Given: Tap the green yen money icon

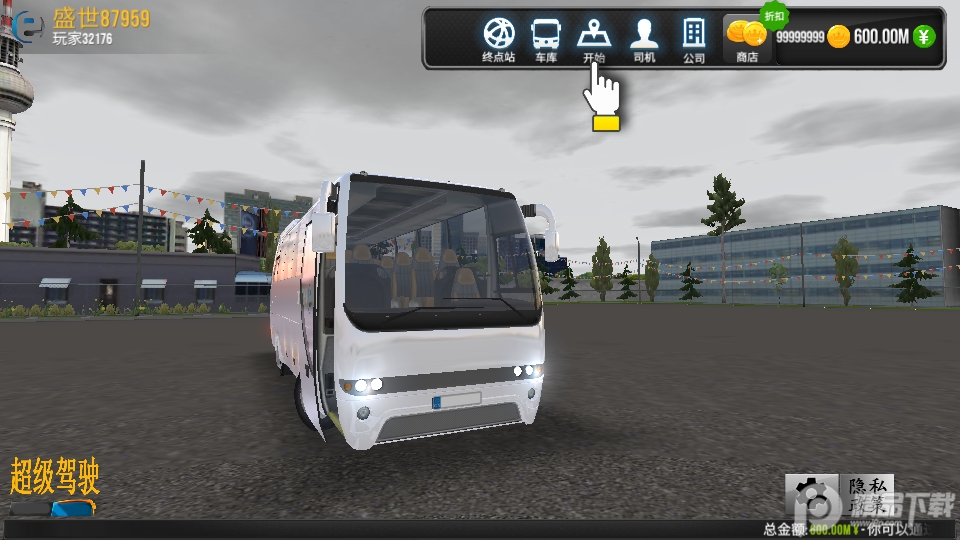Looking at the screenshot, I should (x=925, y=37).
